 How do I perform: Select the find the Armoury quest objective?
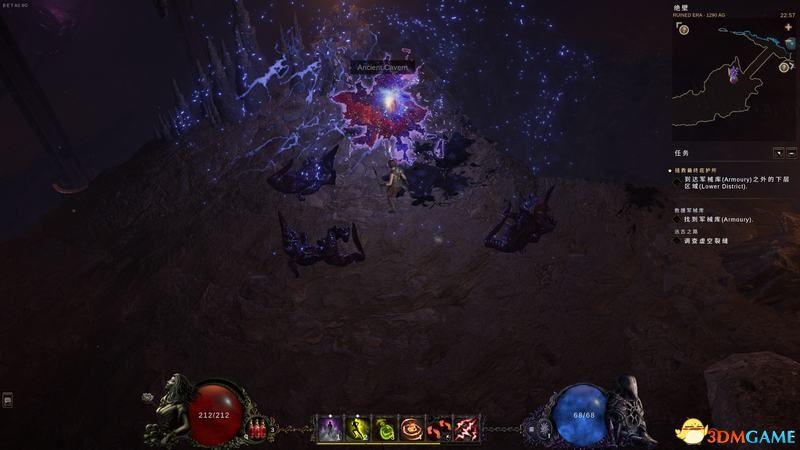click(718, 219)
